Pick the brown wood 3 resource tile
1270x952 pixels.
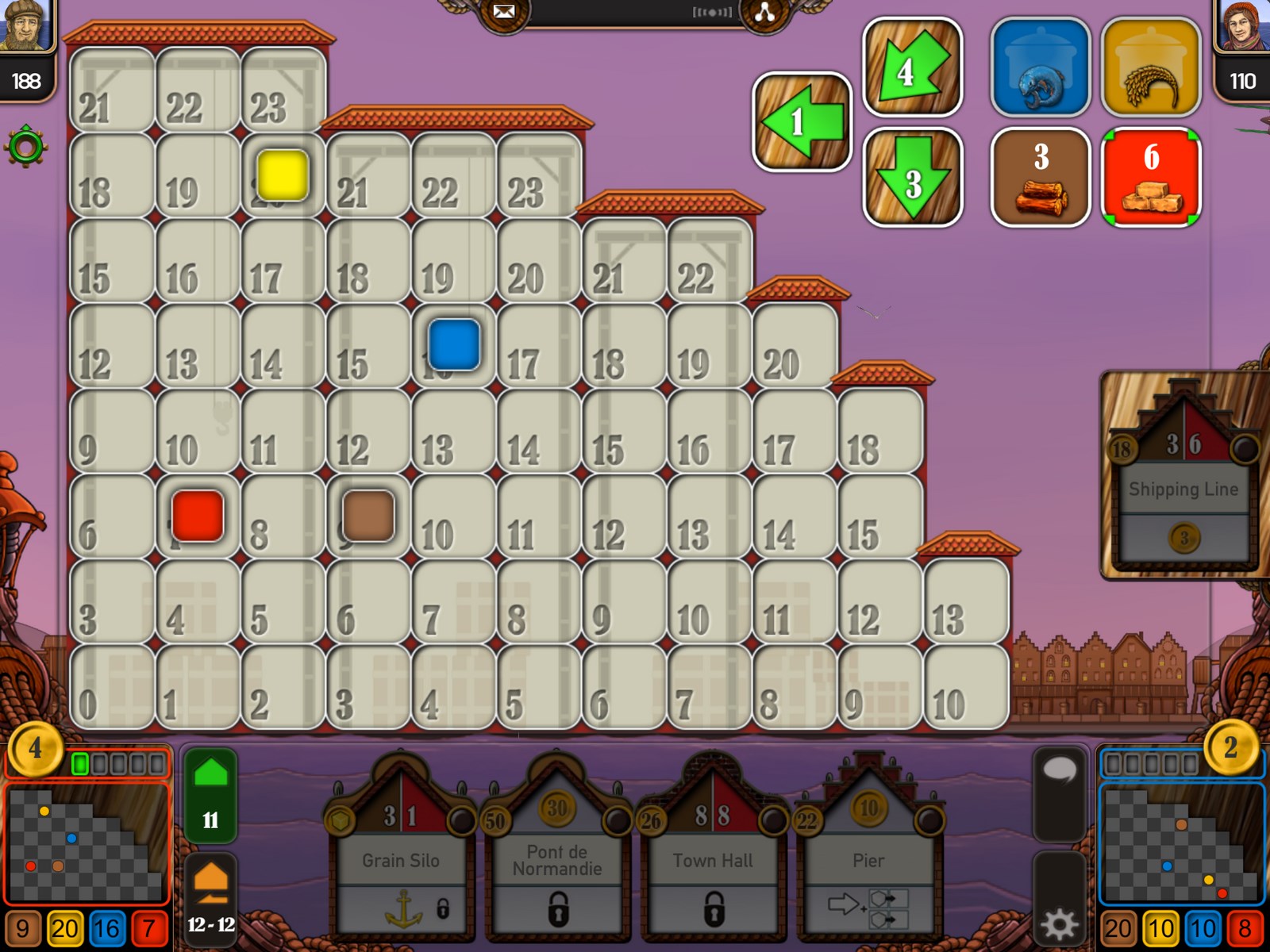click(1040, 178)
